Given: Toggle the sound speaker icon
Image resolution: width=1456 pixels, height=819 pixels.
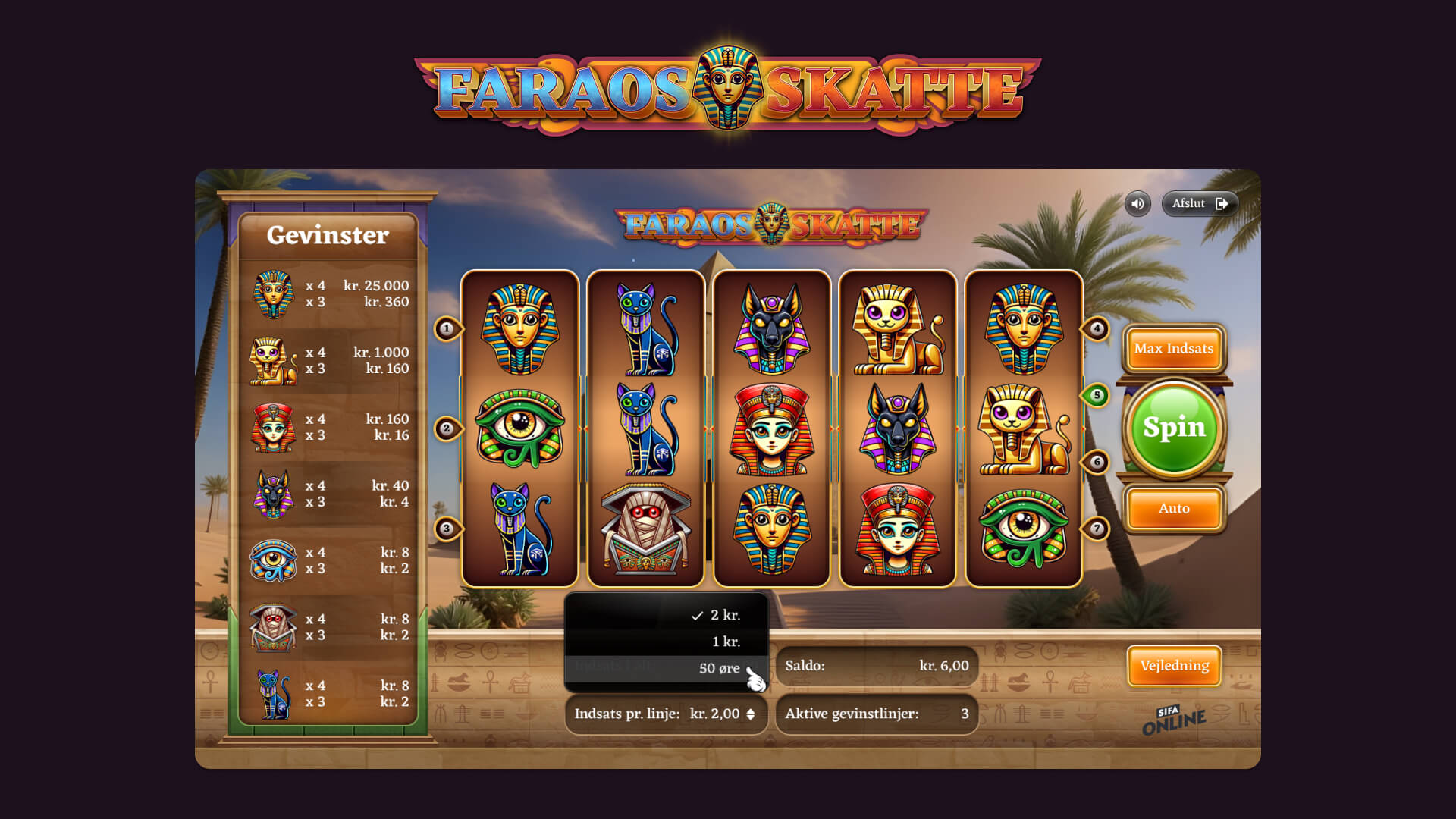Looking at the screenshot, I should 1137,203.
